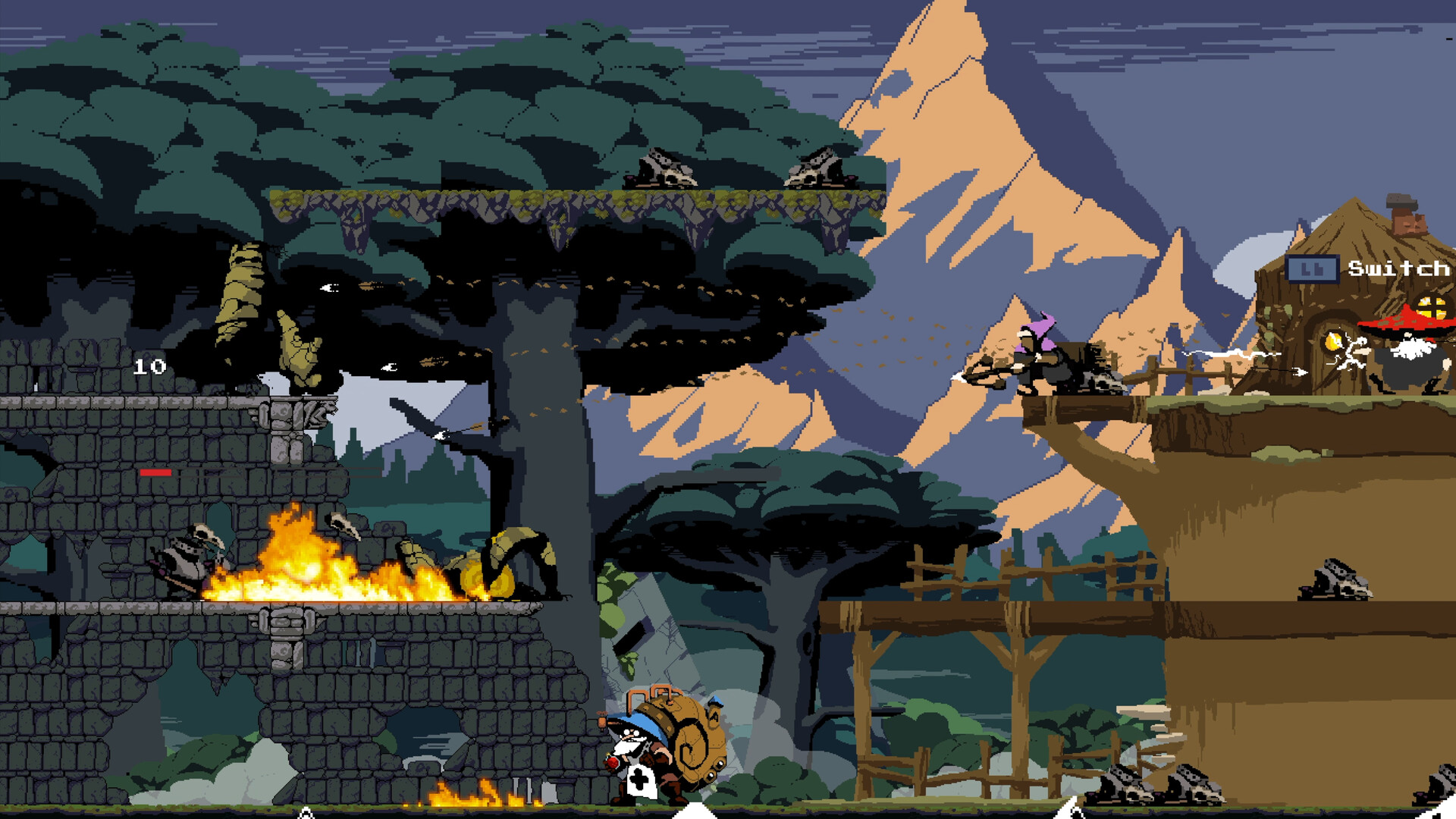Click the LB gamepad button icon
The width and height of the screenshot is (1456, 819).
coord(1312,269)
